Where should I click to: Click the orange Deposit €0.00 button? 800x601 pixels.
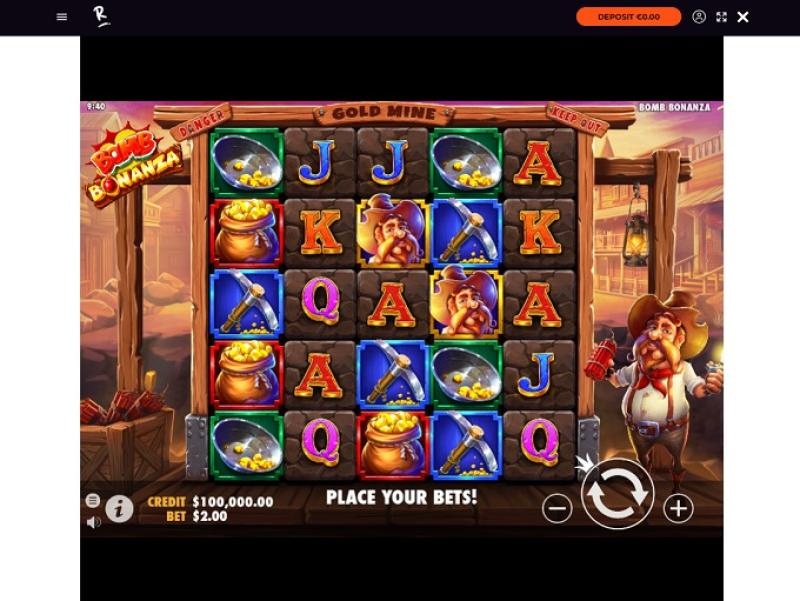[628, 17]
